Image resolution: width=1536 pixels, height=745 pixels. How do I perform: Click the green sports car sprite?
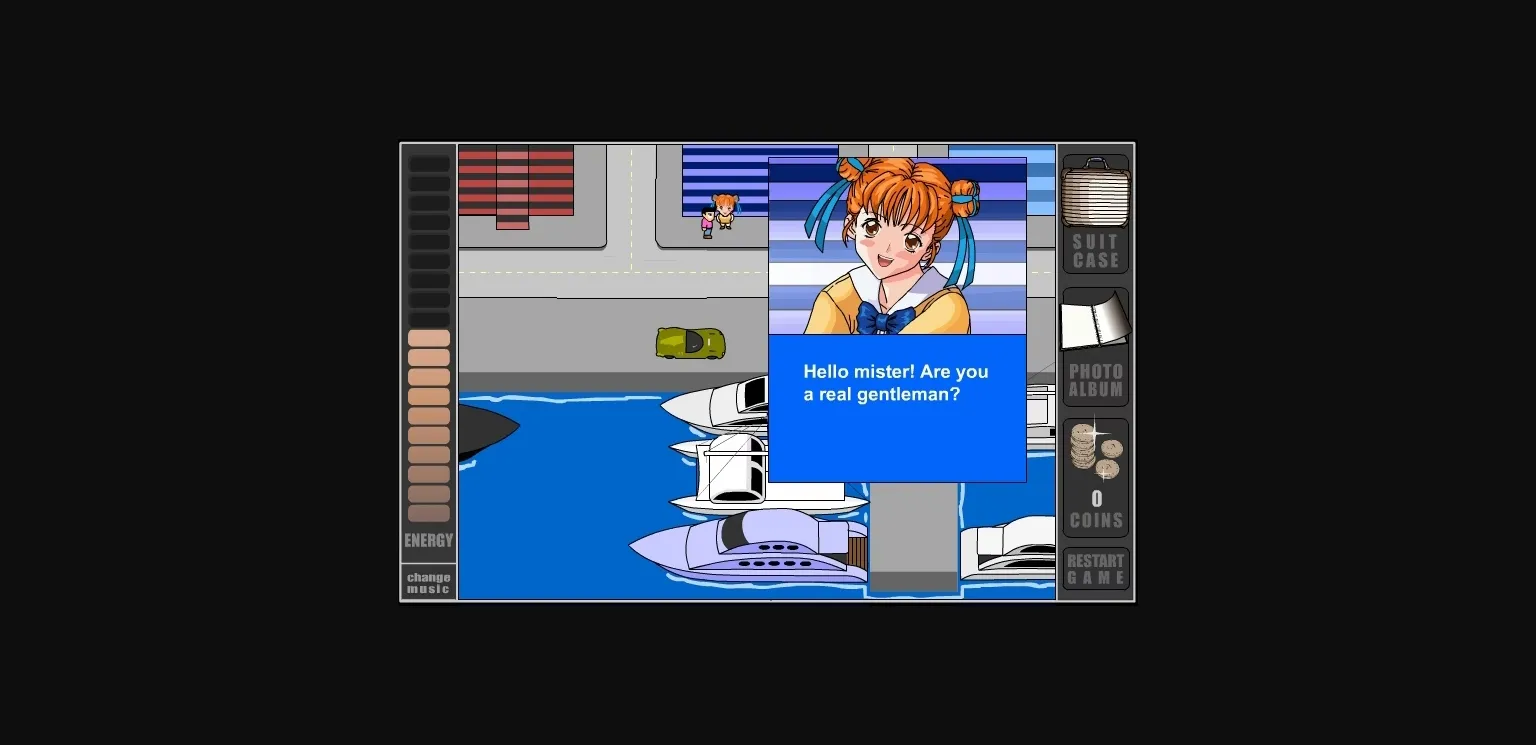click(690, 342)
